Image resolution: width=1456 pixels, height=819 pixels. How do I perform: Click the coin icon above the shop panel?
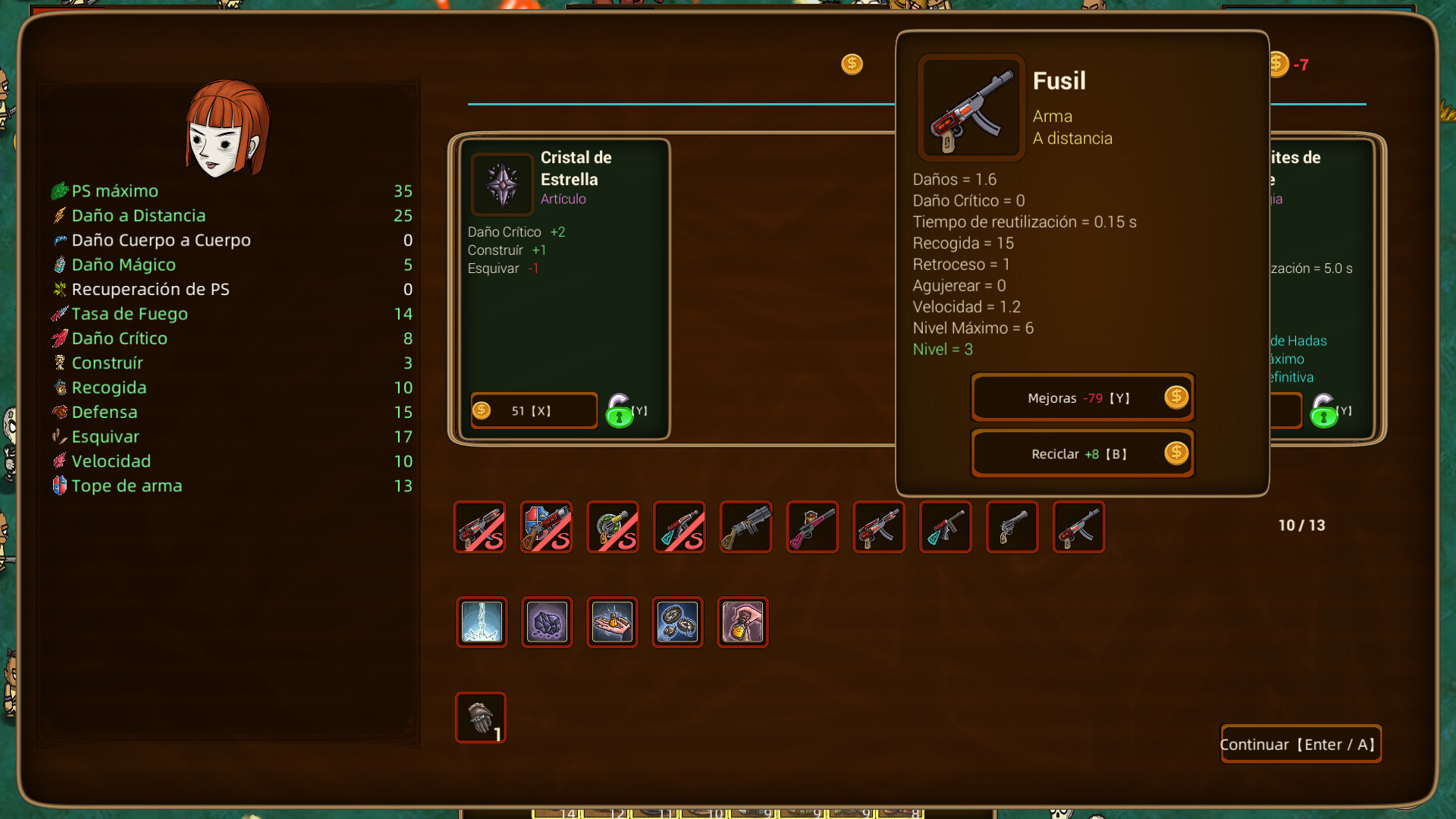[851, 65]
